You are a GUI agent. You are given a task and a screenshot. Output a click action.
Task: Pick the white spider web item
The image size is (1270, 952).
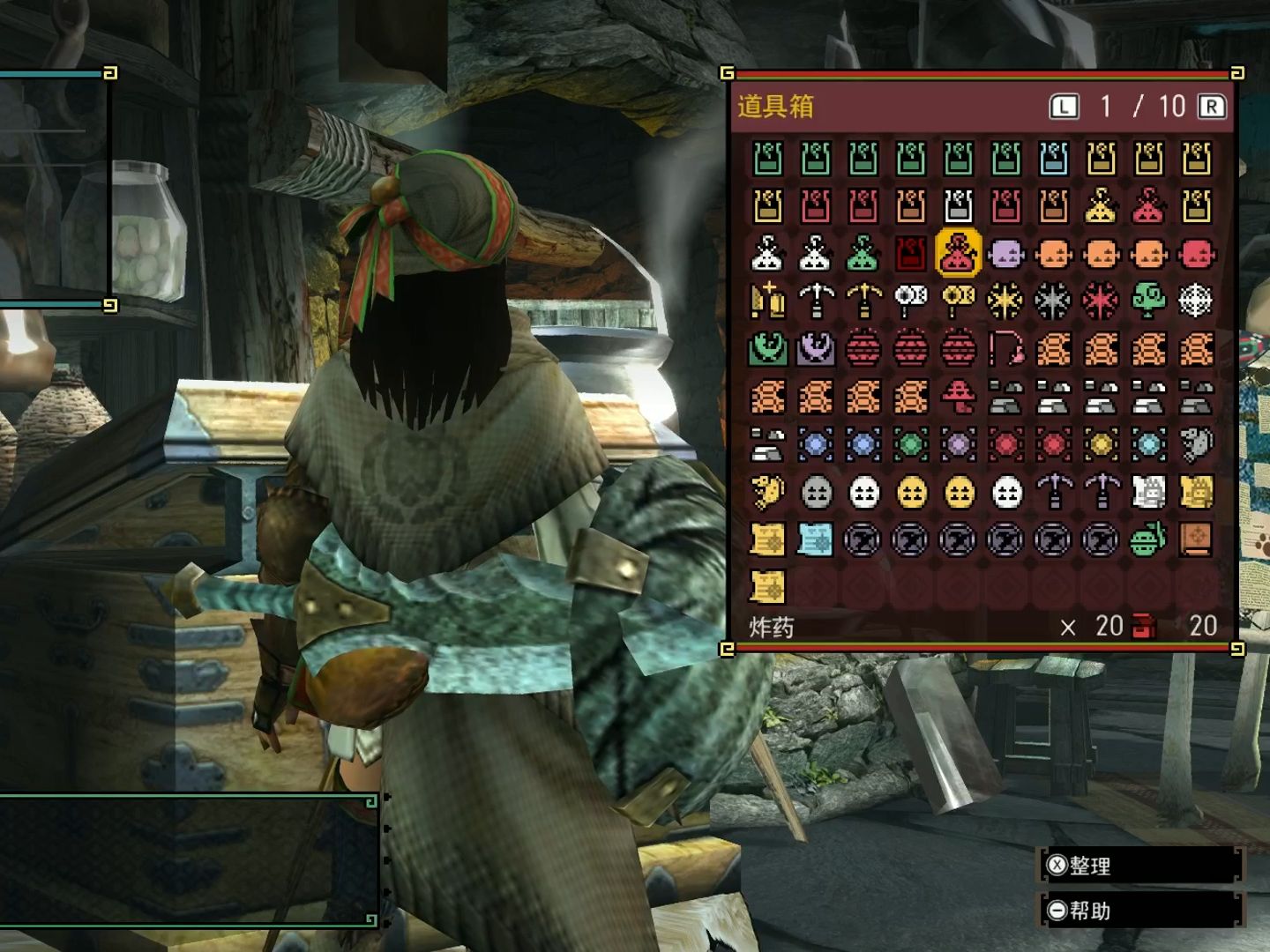(x=1196, y=301)
